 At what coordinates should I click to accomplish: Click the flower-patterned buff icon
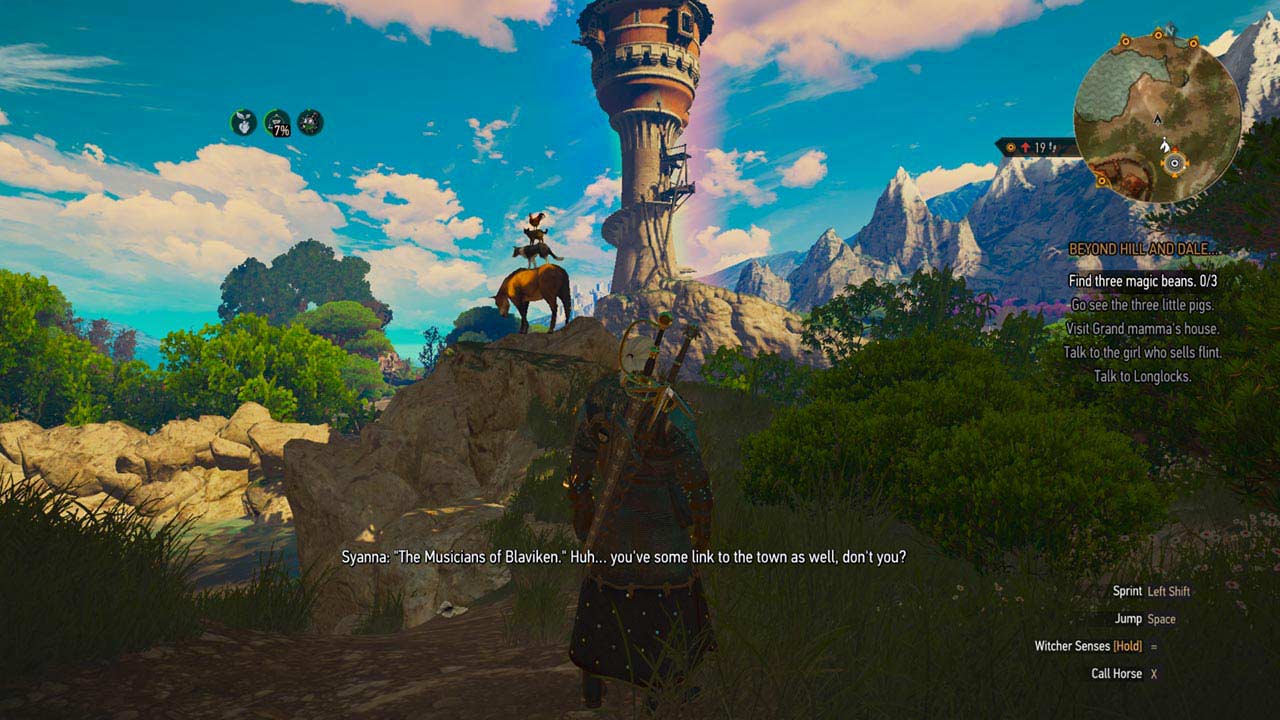pyautogui.click(x=311, y=123)
